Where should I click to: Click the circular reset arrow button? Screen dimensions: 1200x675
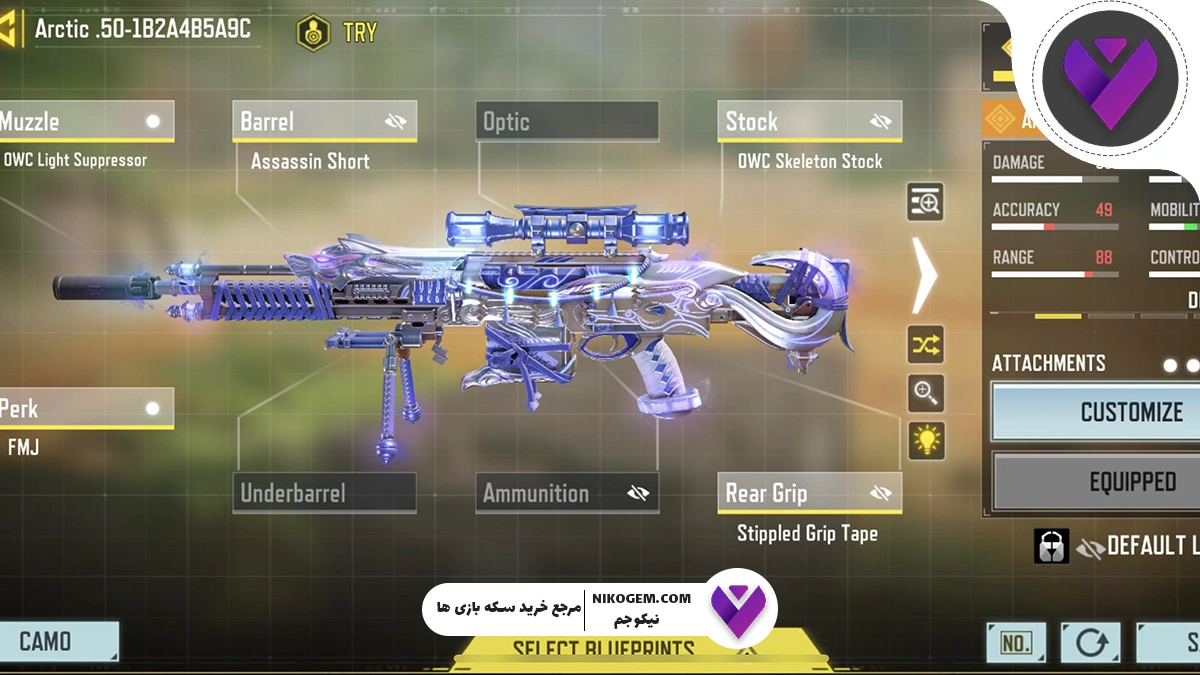[1089, 643]
